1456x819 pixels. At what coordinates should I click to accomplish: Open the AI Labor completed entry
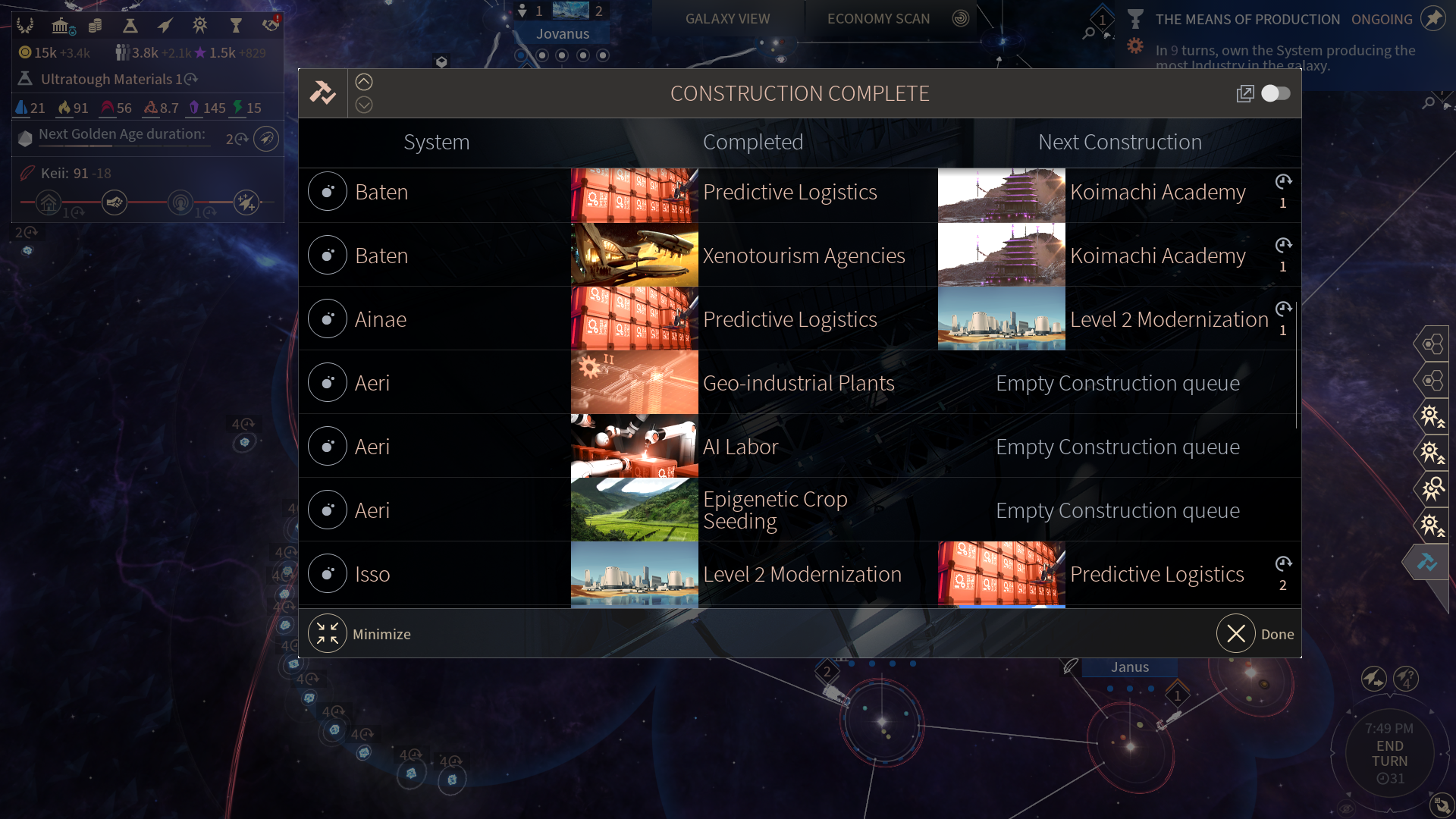click(740, 447)
